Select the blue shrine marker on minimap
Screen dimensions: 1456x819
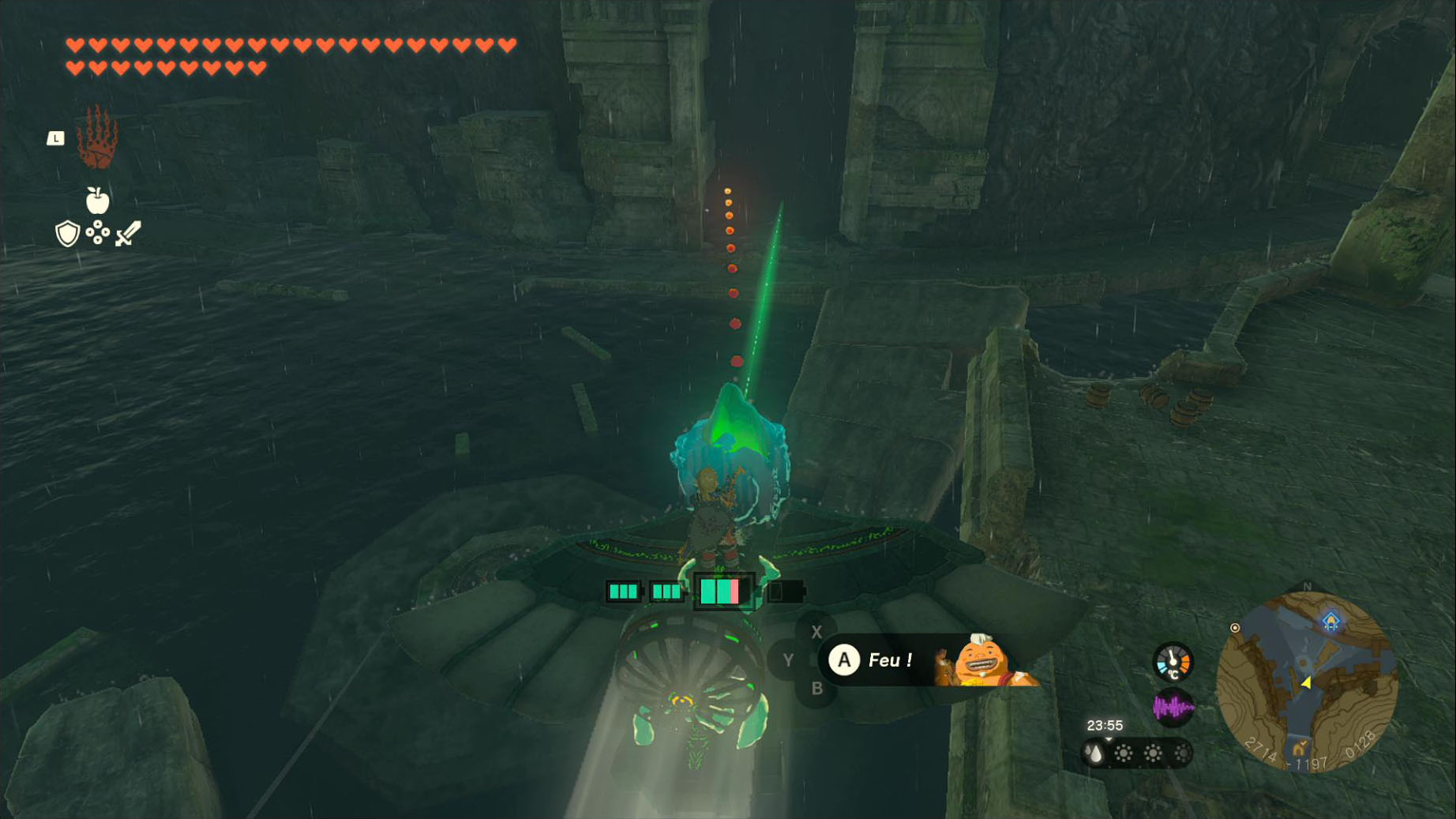point(1331,622)
